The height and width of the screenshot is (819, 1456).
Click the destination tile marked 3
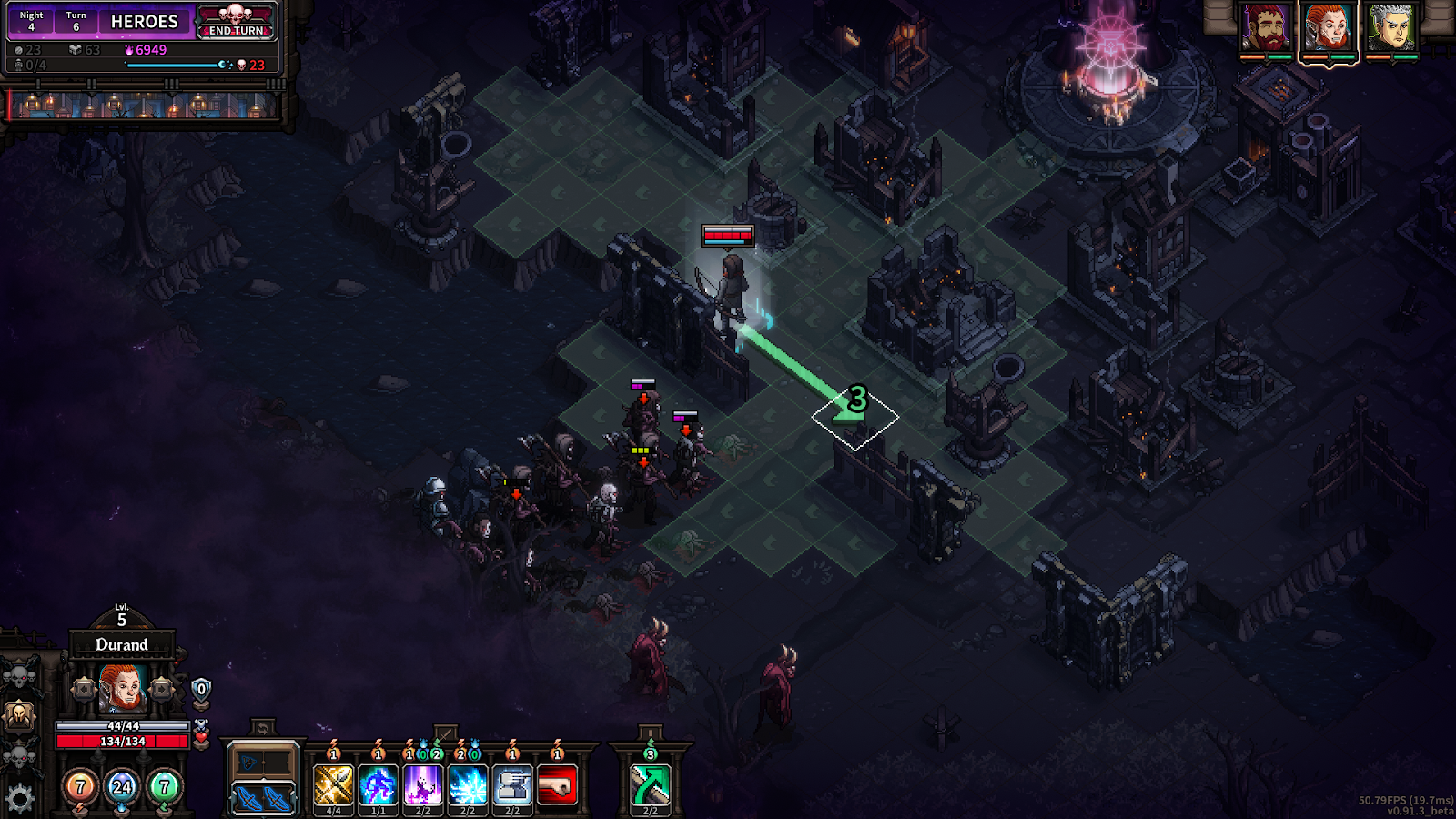855,418
